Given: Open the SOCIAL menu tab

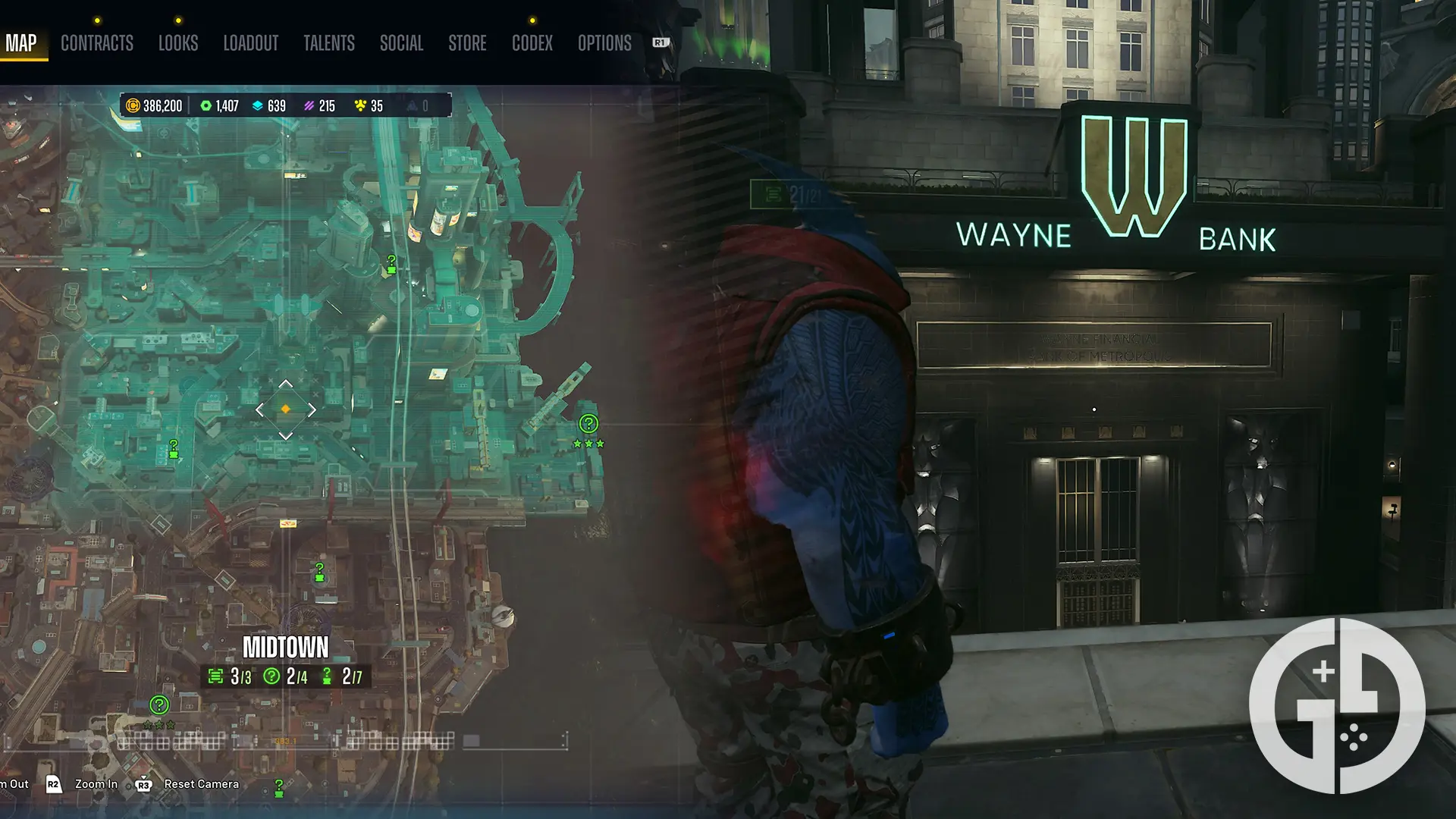Looking at the screenshot, I should 401,43.
